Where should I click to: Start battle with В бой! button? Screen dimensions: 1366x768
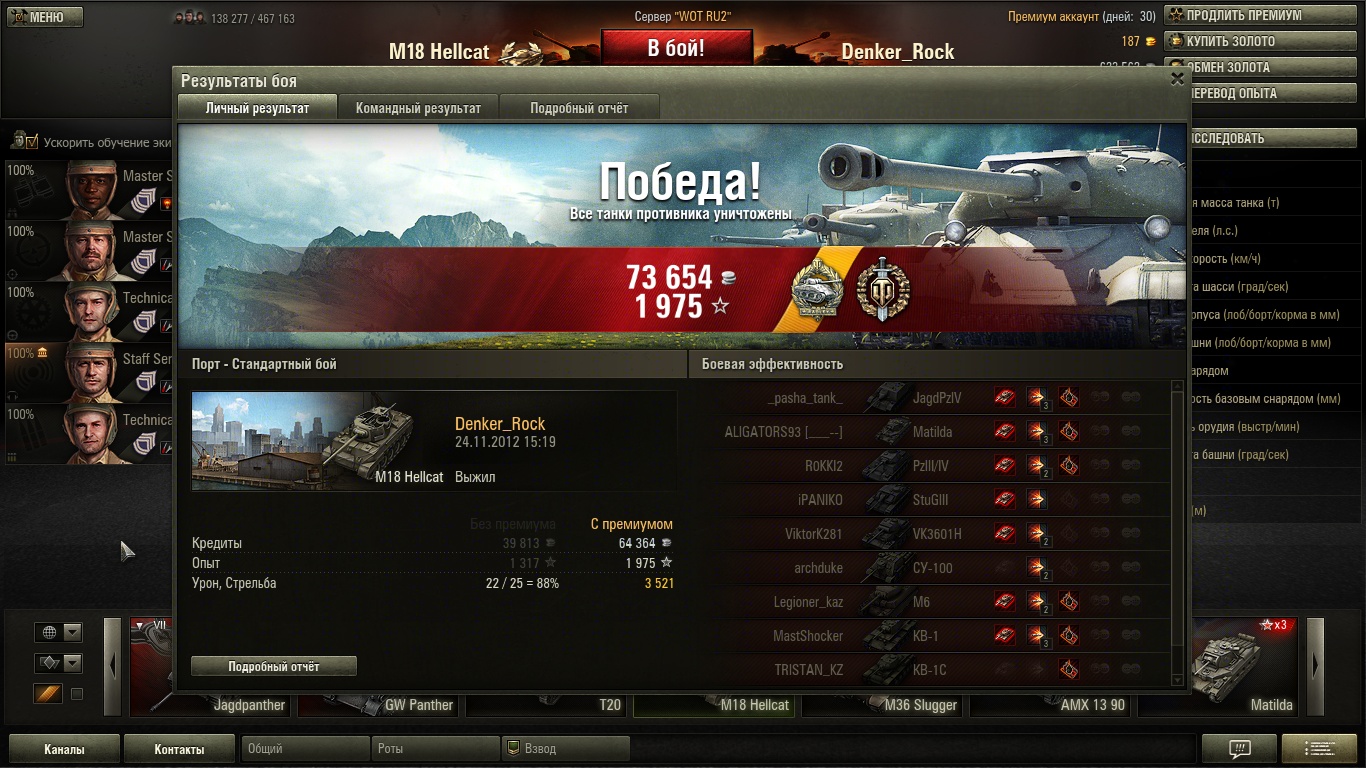(676, 48)
